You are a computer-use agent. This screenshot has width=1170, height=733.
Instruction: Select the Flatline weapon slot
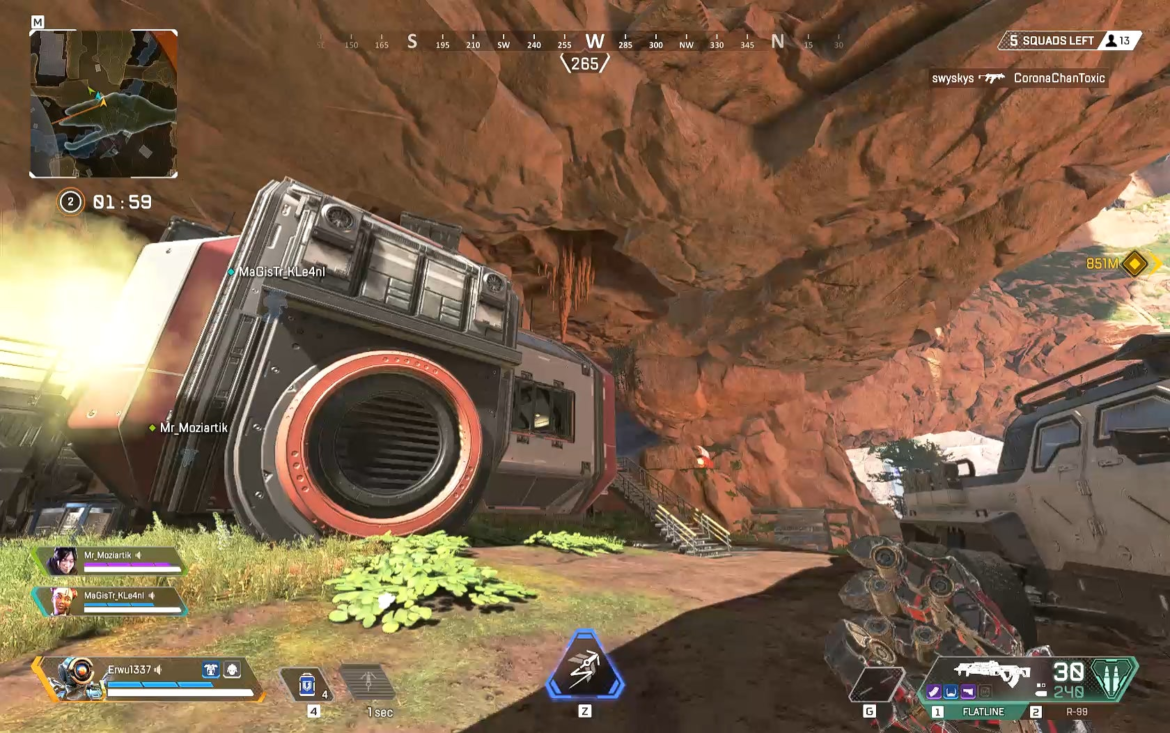981,711
